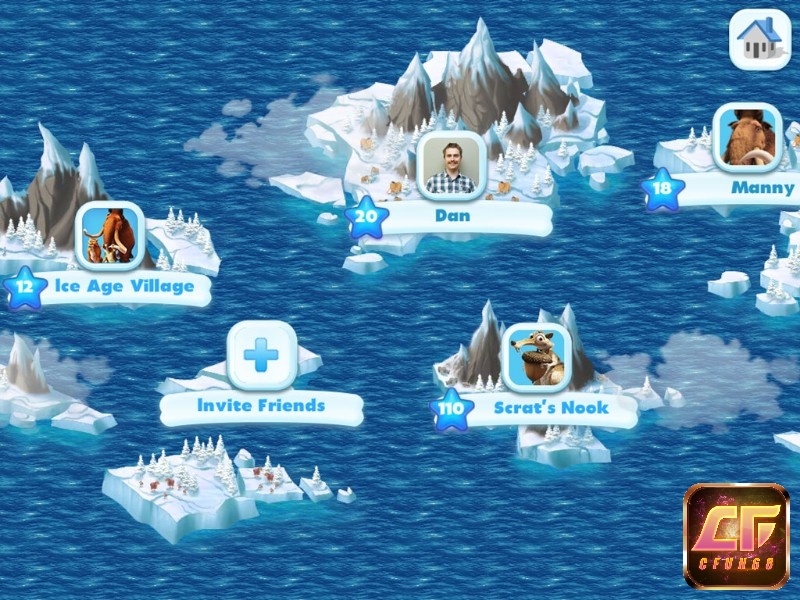Choose Manny's mammoth portrait
The width and height of the screenshot is (800, 600).
point(747,138)
